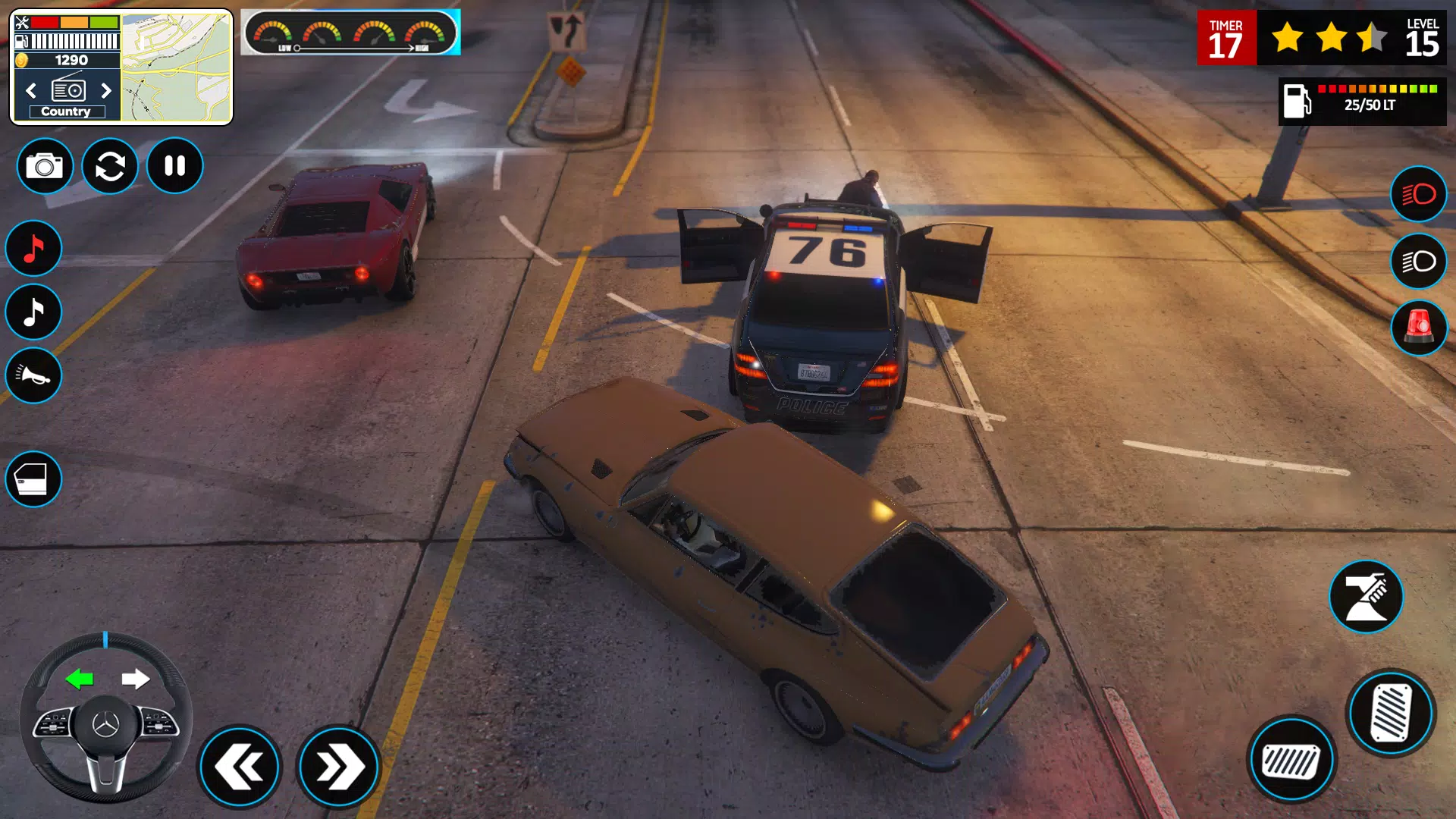Go to previous radio station
The height and width of the screenshot is (819, 1456).
click(x=30, y=90)
